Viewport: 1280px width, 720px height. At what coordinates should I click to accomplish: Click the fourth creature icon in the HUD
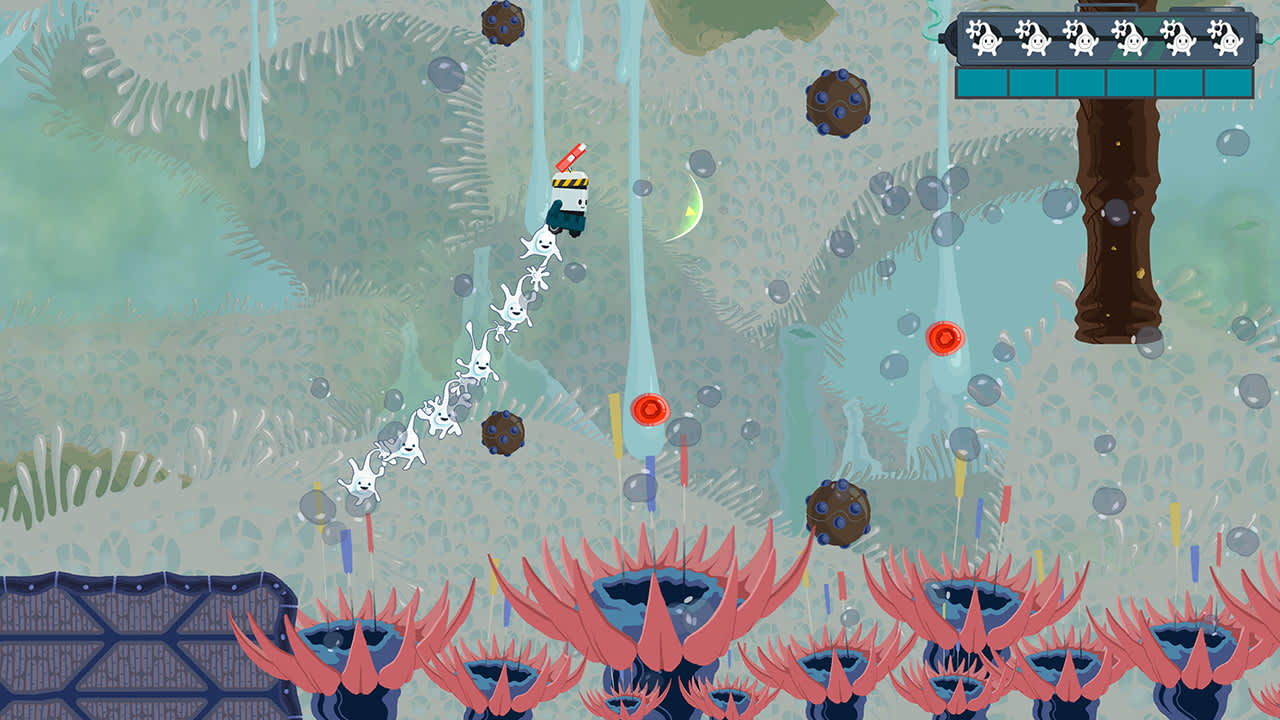pos(1131,38)
